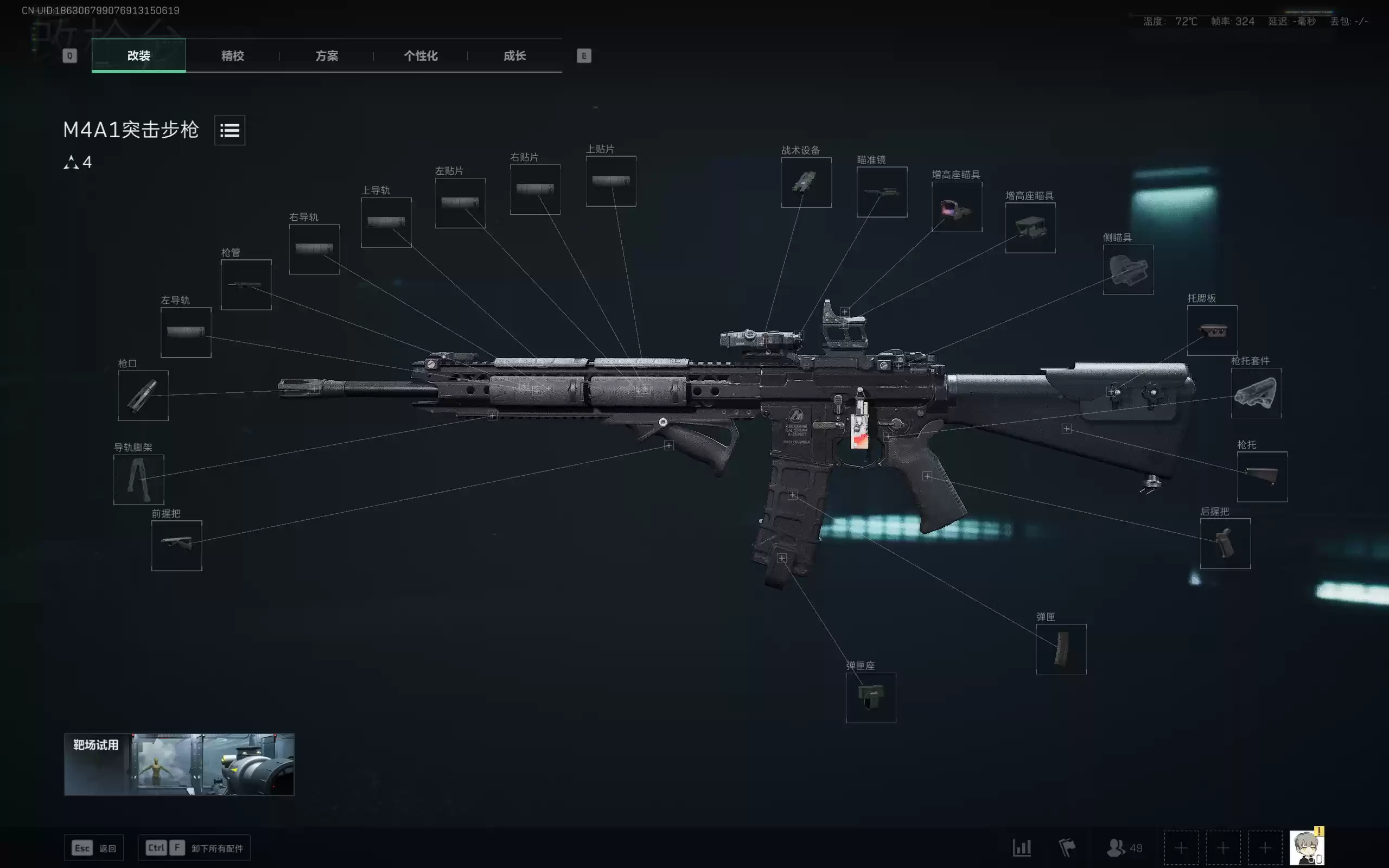The height and width of the screenshot is (868, 1389).
Task: Select the 战术设备 tactical device slot
Action: 807,183
